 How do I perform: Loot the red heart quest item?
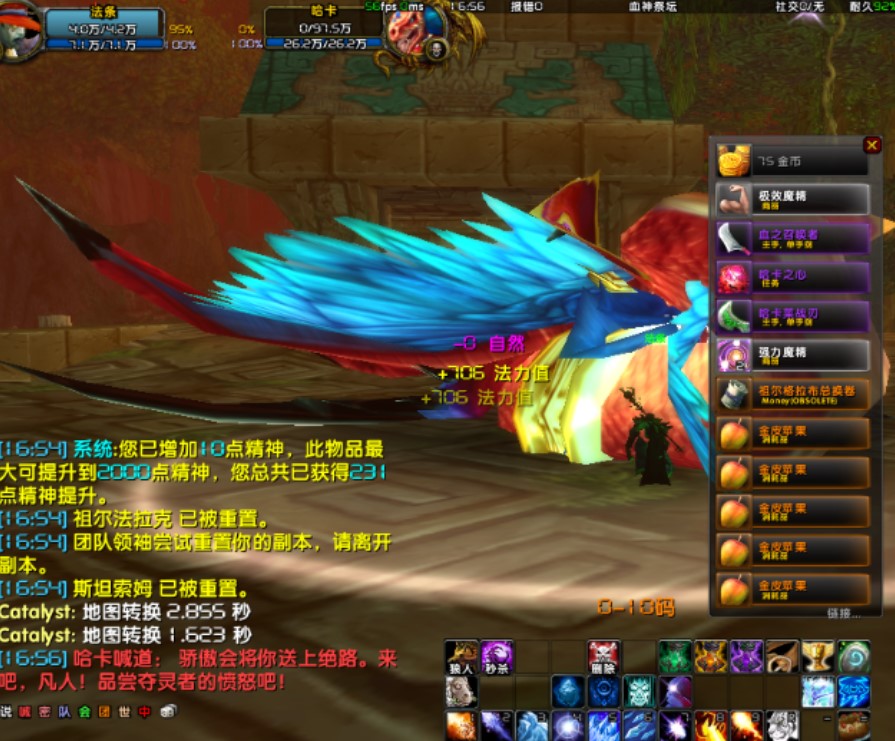tap(733, 277)
